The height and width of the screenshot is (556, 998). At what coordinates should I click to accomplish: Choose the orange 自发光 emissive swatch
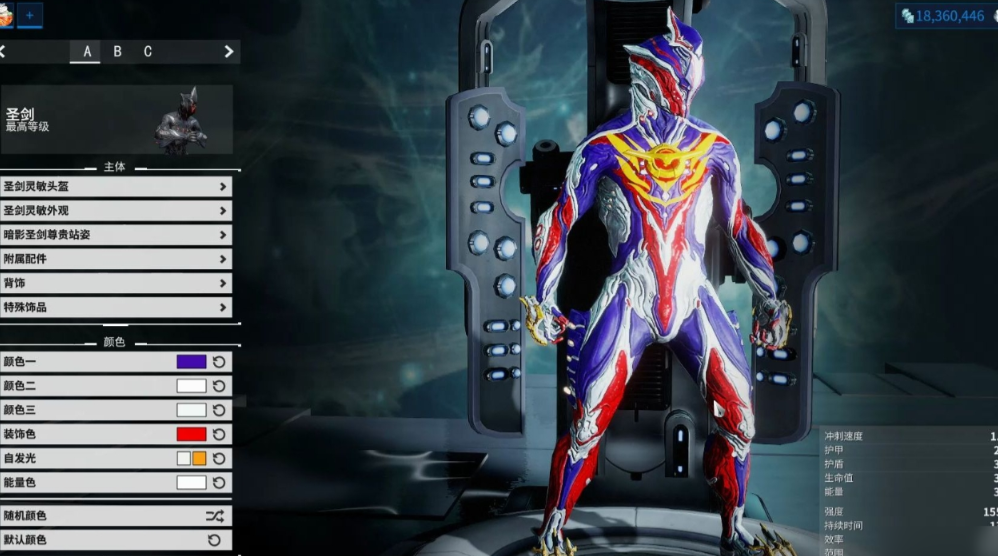point(199,458)
